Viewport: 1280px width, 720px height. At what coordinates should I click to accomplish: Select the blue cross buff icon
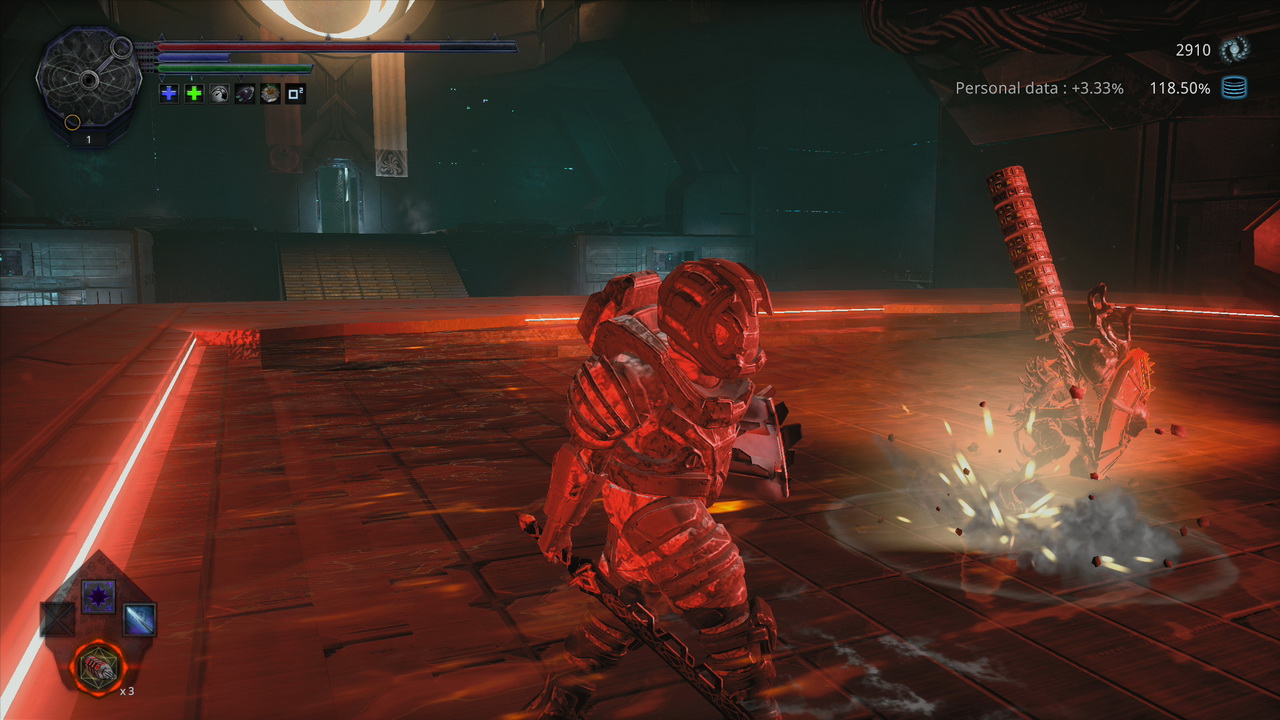(169, 94)
